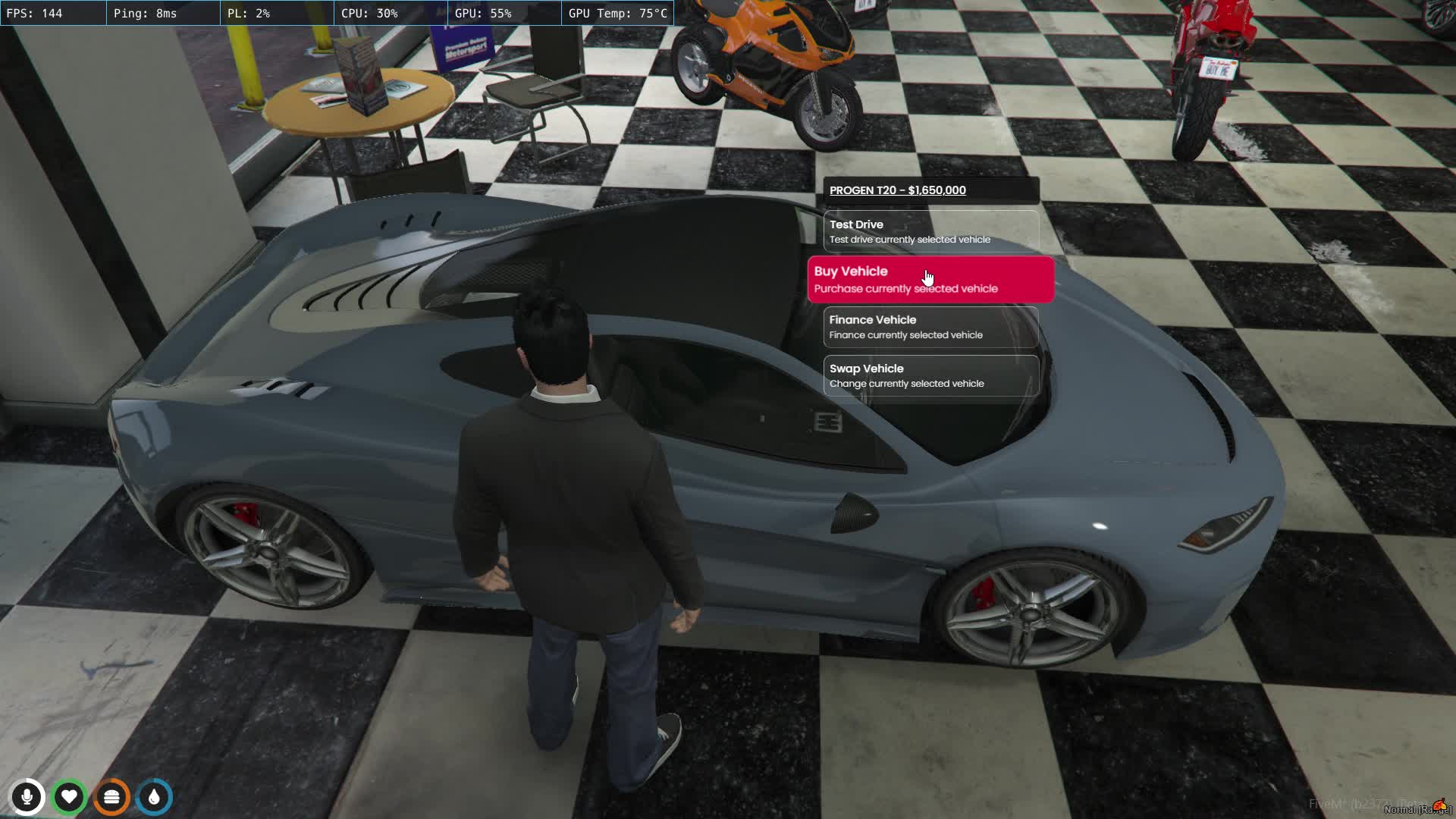This screenshot has width=1456, height=819.
Task: Select the heart health status icon
Action: (x=69, y=797)
